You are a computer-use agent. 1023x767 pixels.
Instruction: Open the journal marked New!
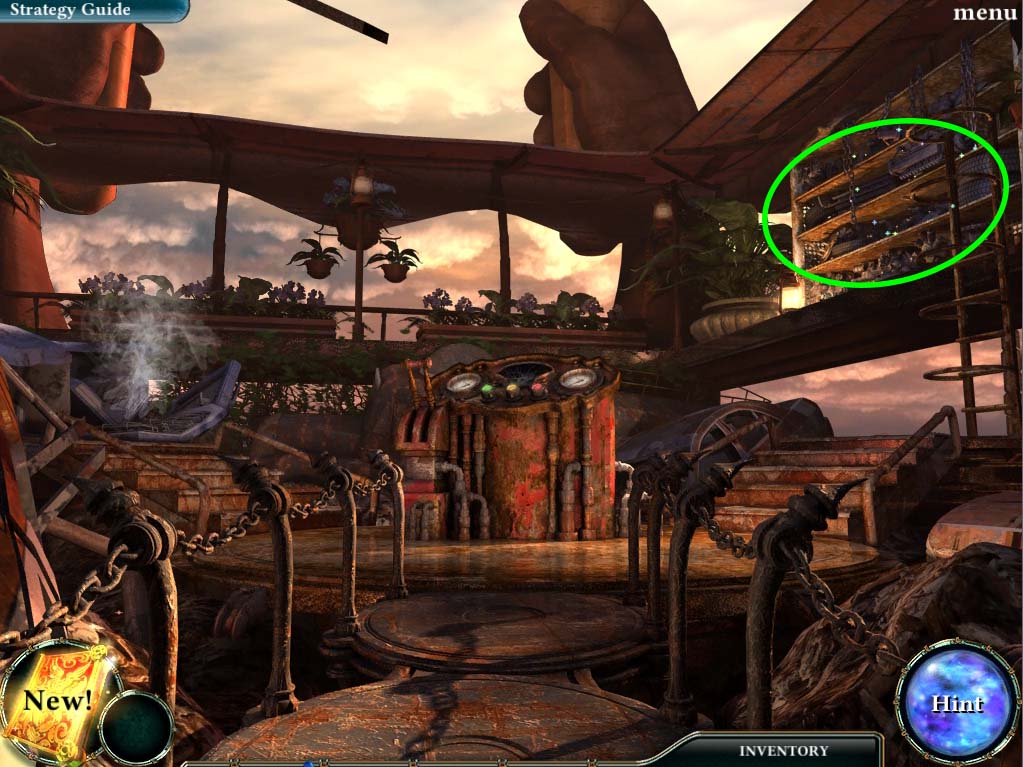coord(58,700)
